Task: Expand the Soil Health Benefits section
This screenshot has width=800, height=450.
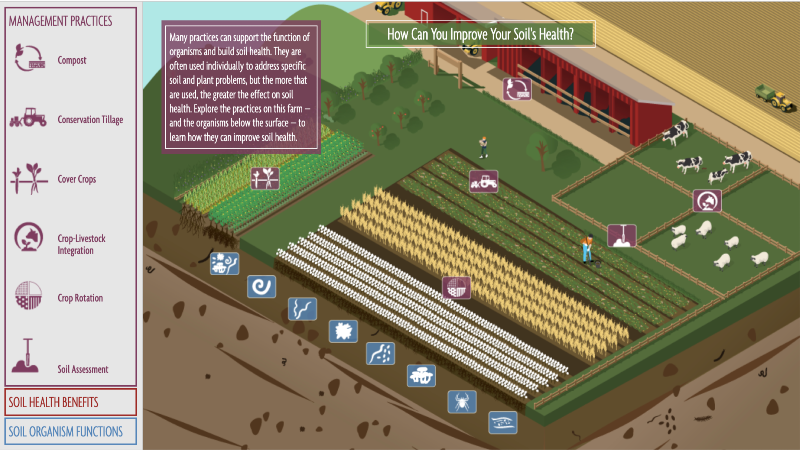Action: tap(70, 402)
